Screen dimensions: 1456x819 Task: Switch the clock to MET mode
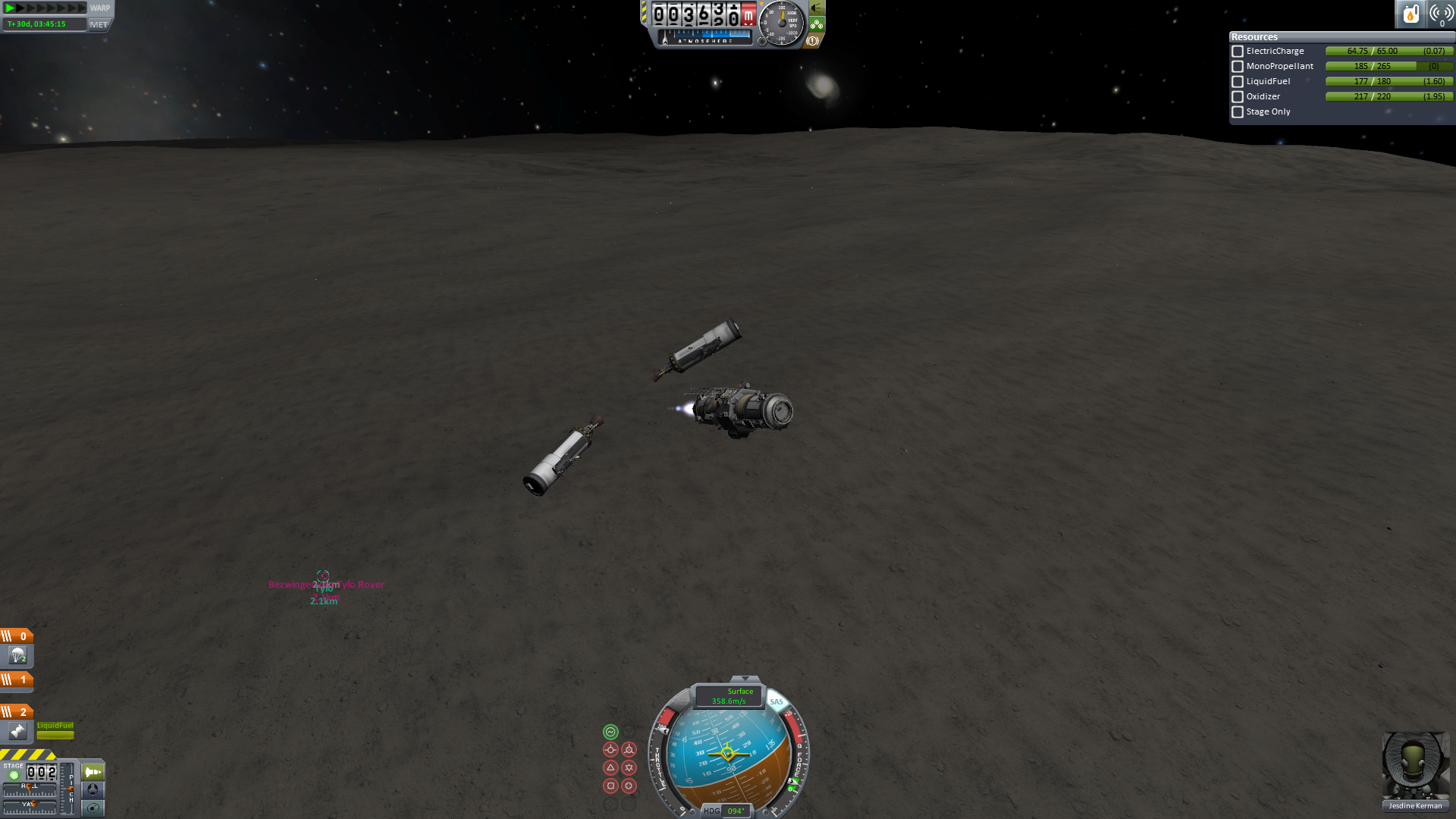[99, 24]
